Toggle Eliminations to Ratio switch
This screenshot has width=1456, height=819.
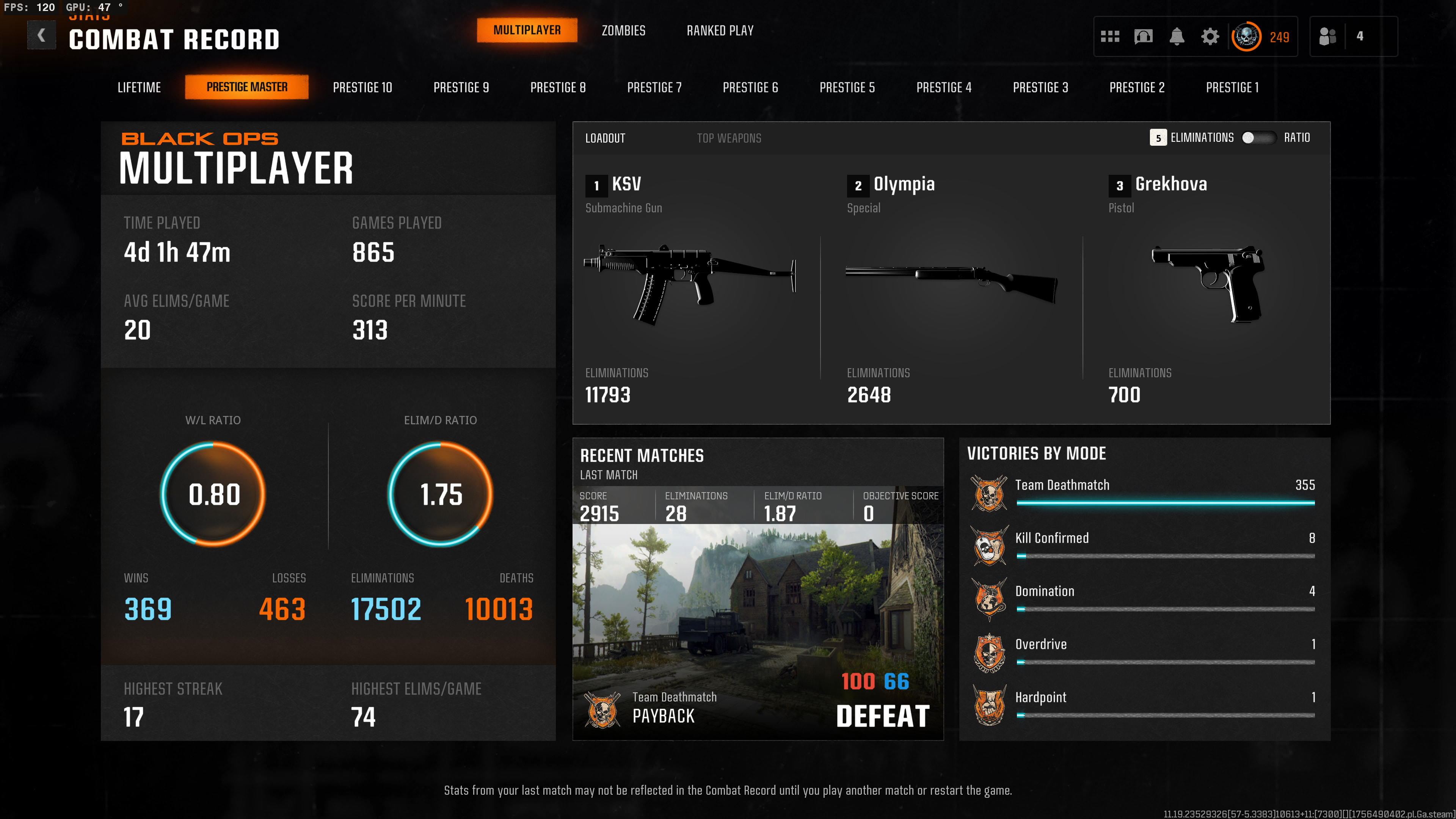click(x=1258, y=138)
